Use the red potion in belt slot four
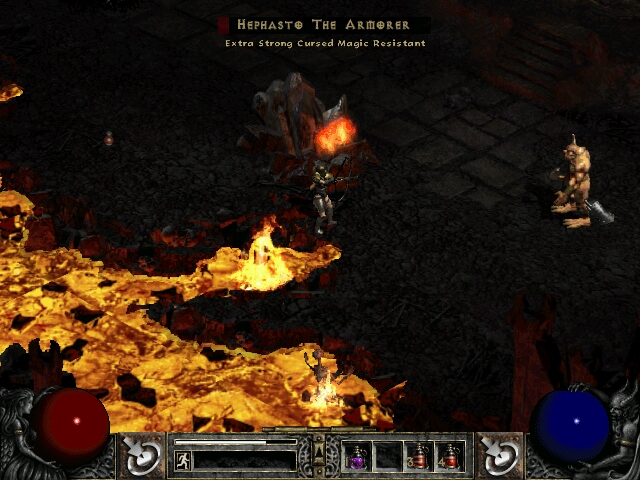 [x=450, y=457]
